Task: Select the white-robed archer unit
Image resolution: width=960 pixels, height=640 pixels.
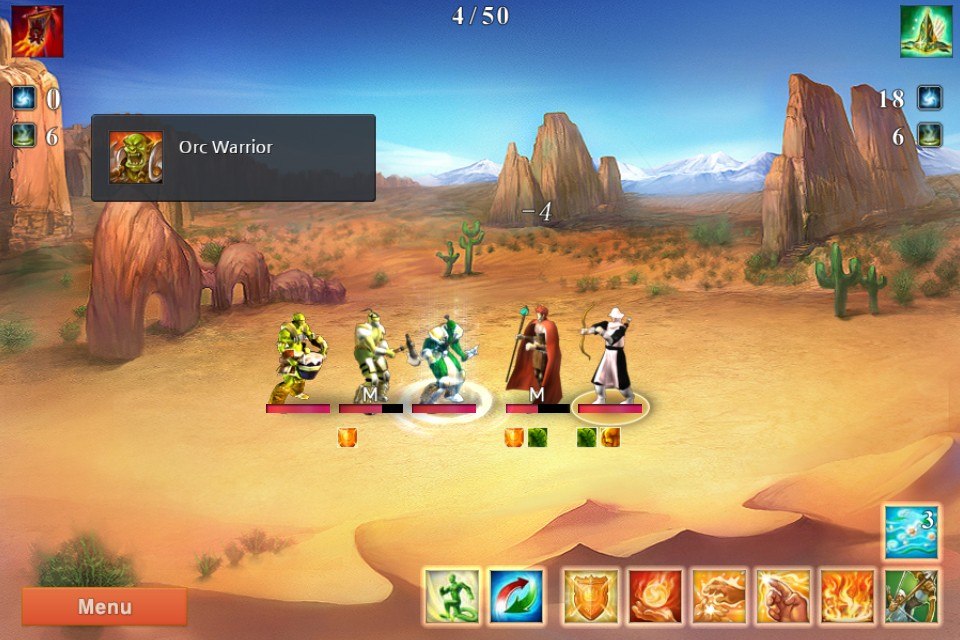Action: [x=609, y=355]
